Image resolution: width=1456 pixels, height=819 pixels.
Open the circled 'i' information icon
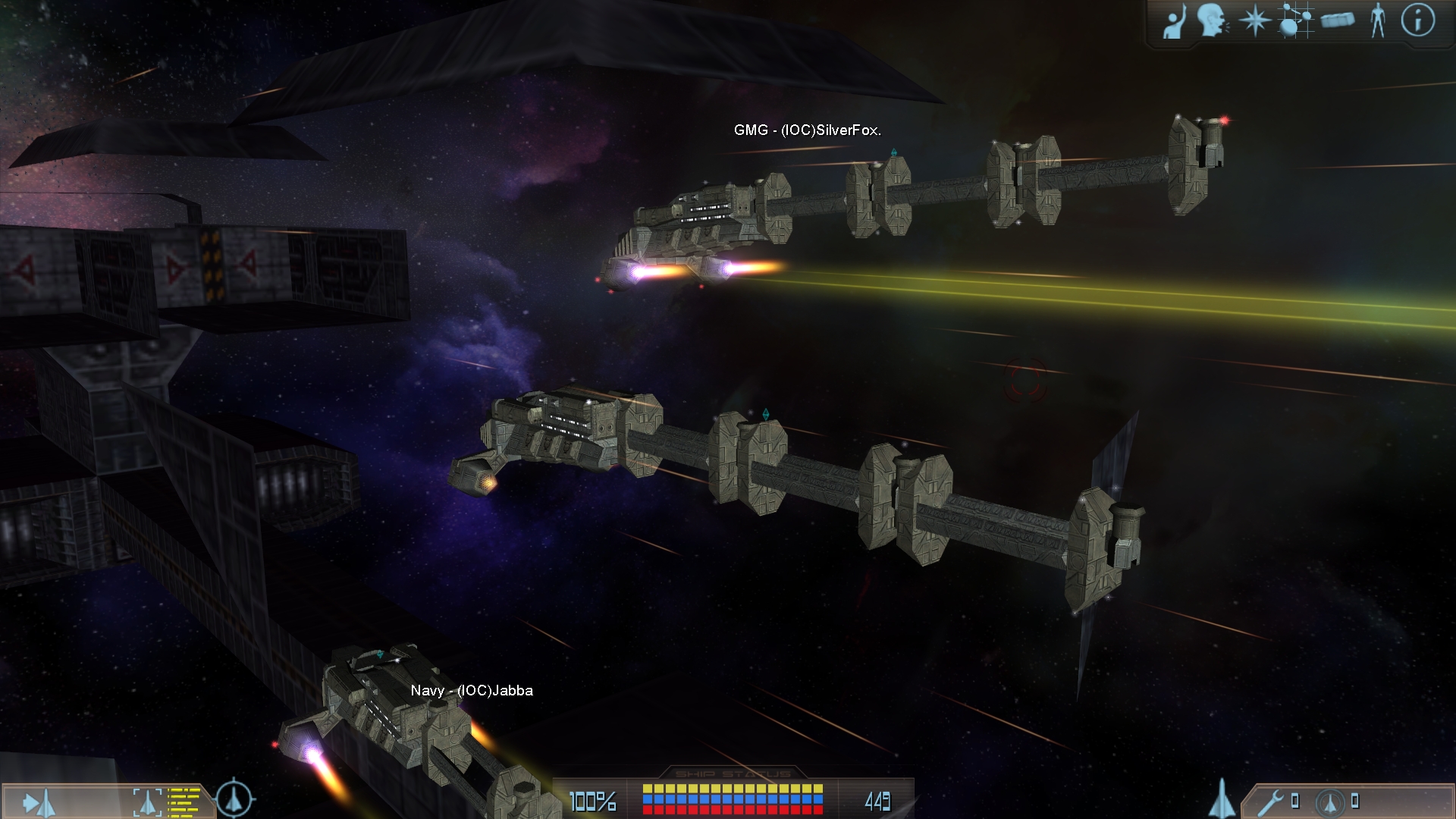tap(1417, 20)
